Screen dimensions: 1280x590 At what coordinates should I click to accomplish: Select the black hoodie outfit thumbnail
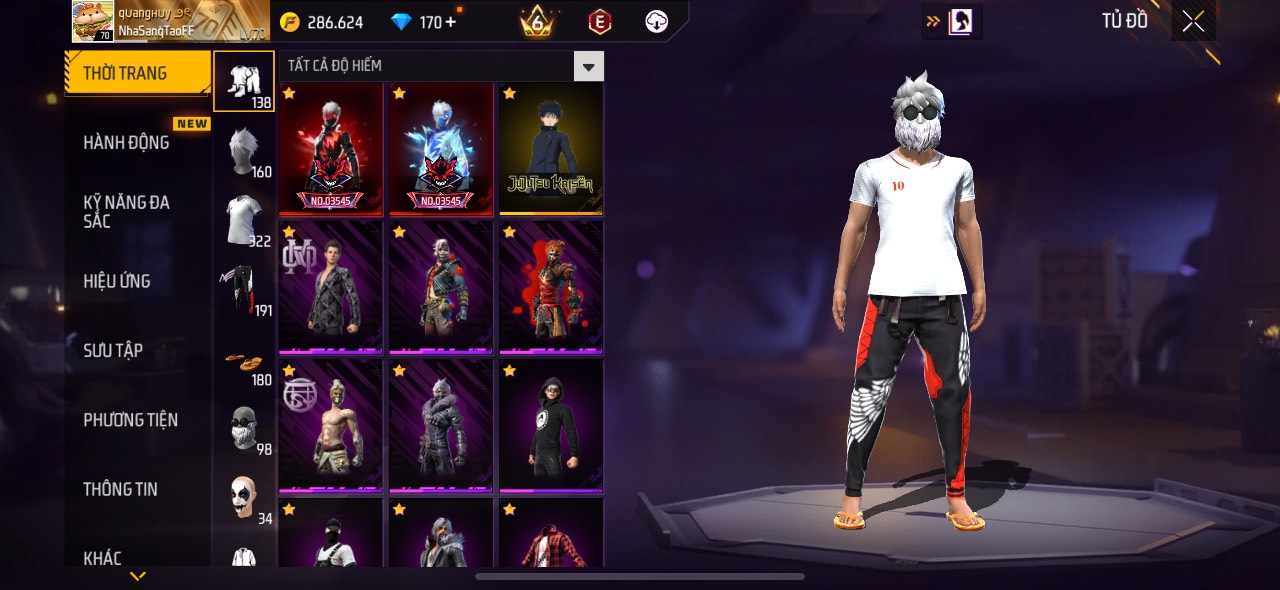pyautogui.click(x=551, y=426)
